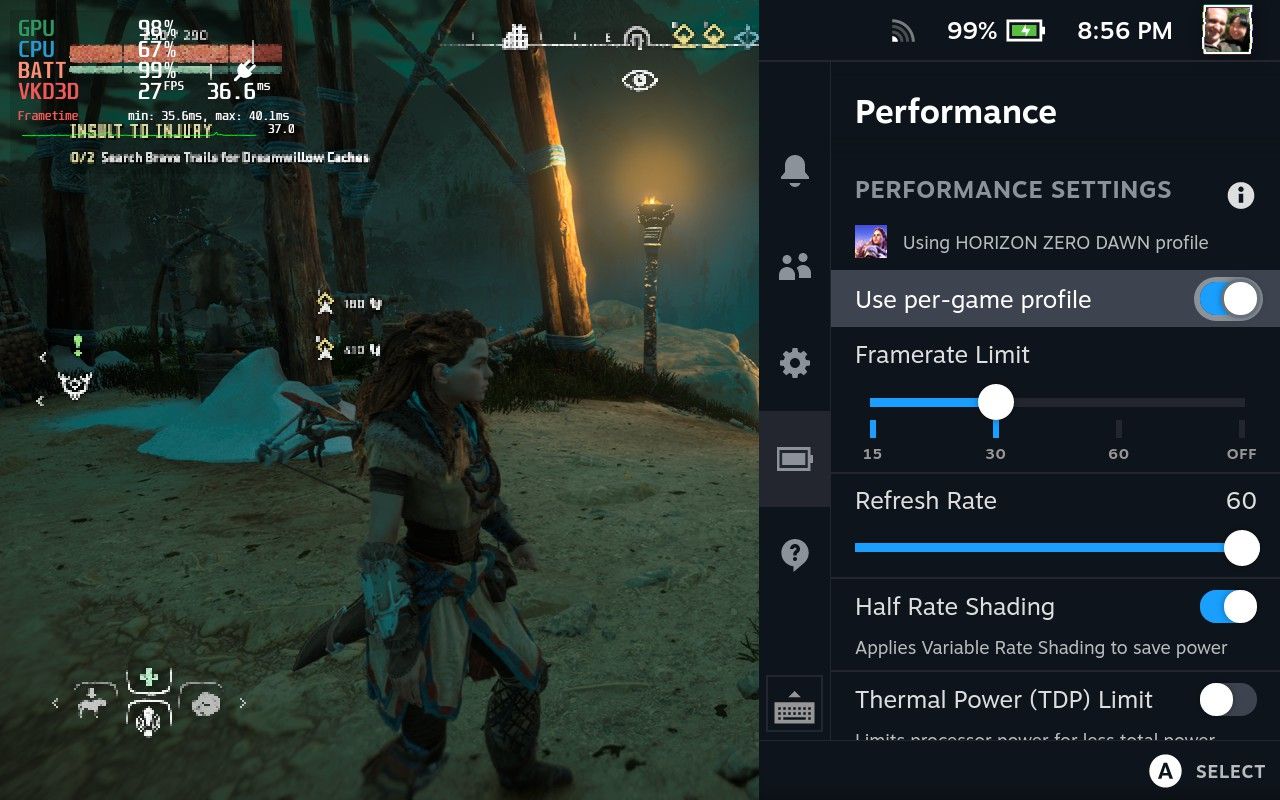Screen dimensions: 1280x800
Task: Click the Refresh Rate slider handle
Action: pyautogui.click(x=1241, y=548)
